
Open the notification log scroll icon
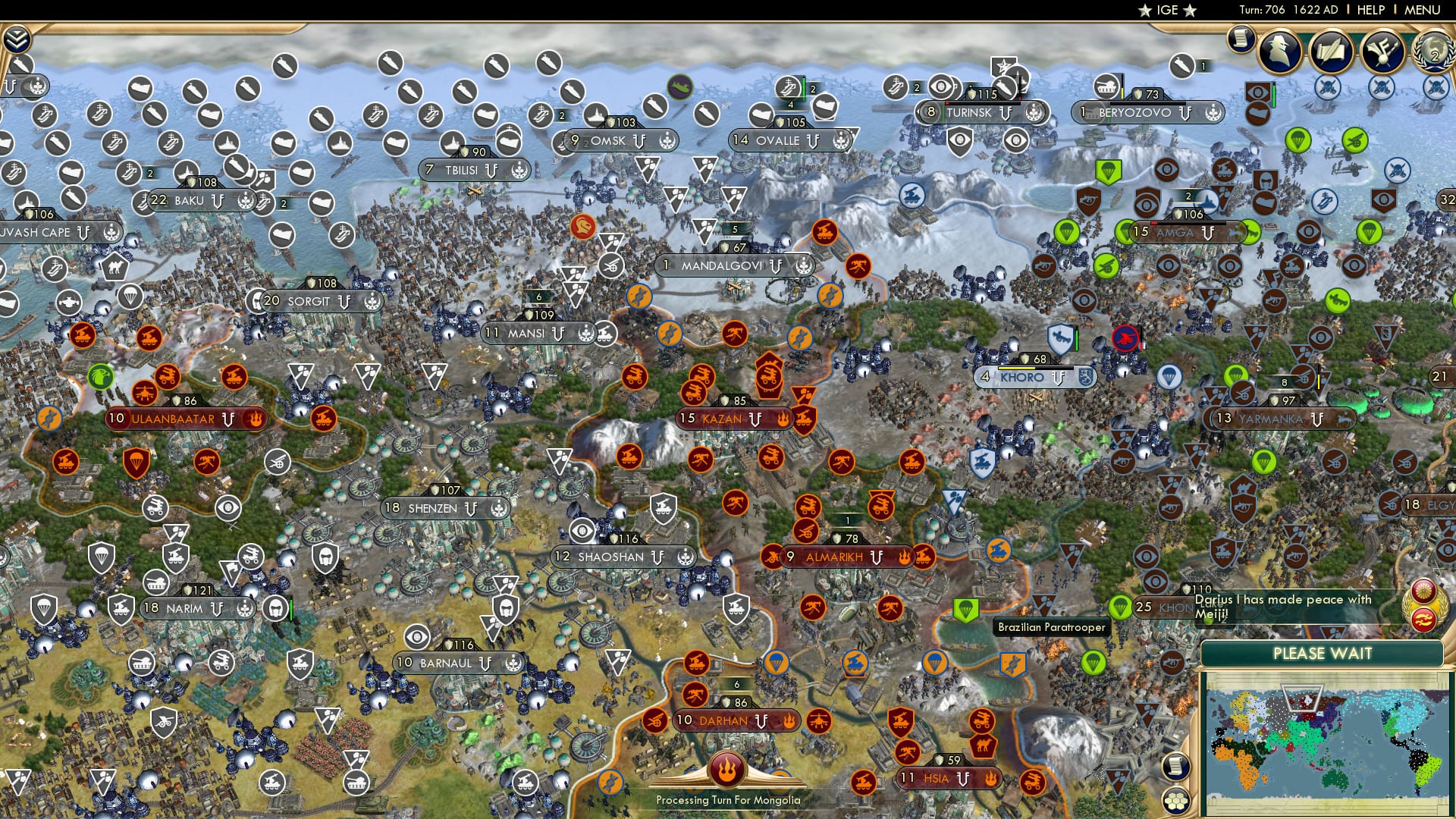(1241, 38)
